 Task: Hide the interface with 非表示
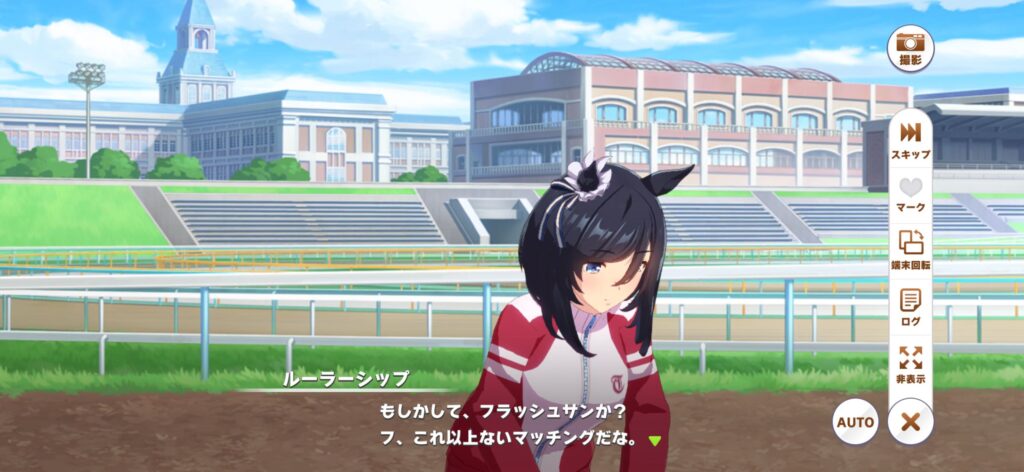[x=910, y=363]
